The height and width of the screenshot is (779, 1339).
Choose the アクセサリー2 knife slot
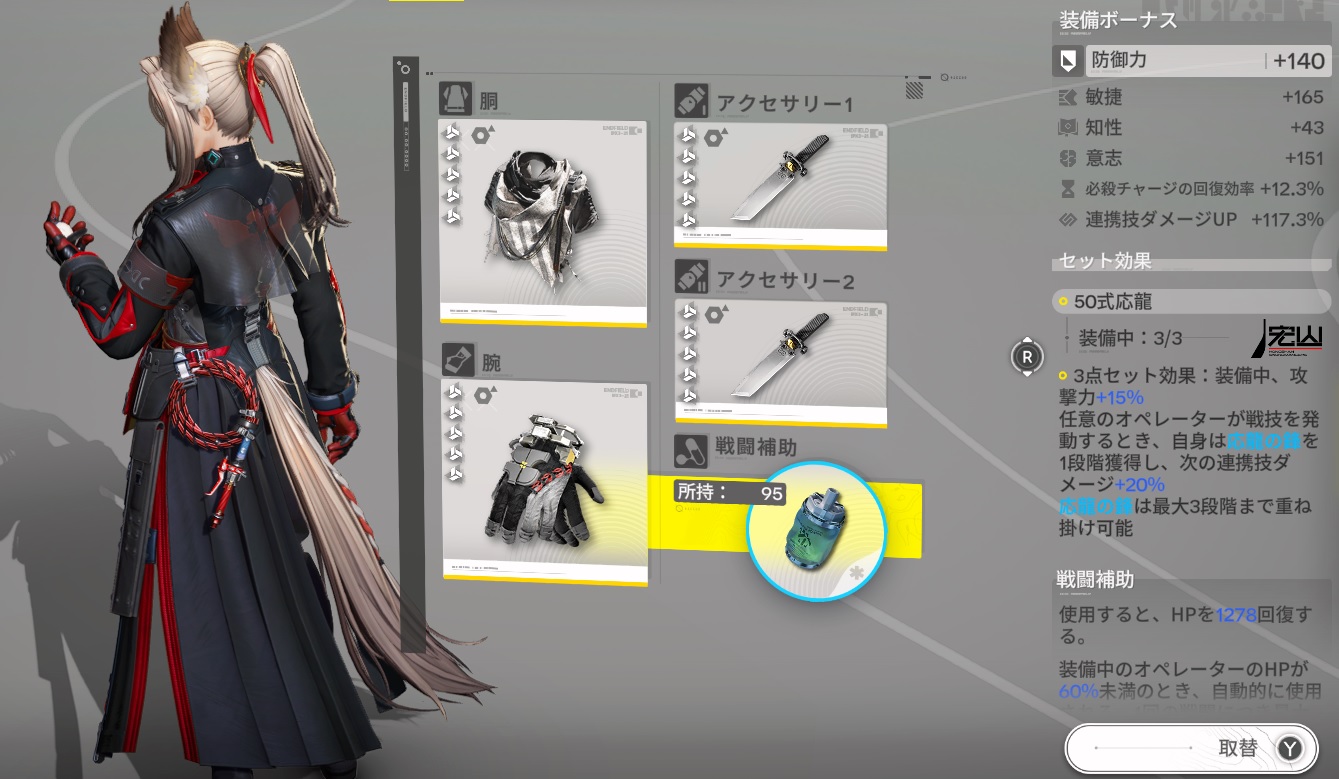click(x=781, y=363)
